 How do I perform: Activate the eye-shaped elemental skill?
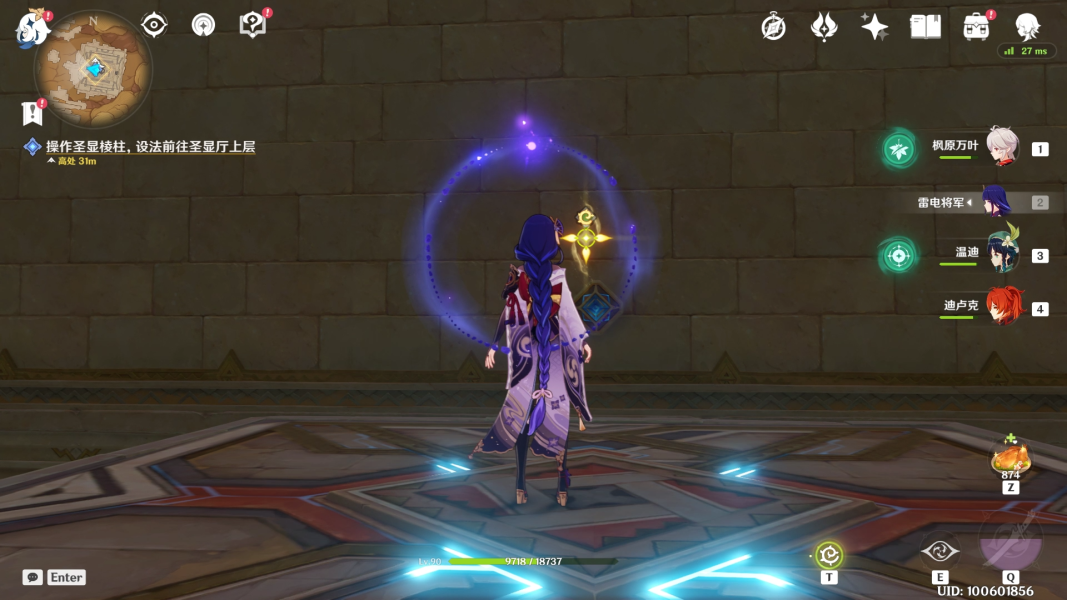coord(940,551)
